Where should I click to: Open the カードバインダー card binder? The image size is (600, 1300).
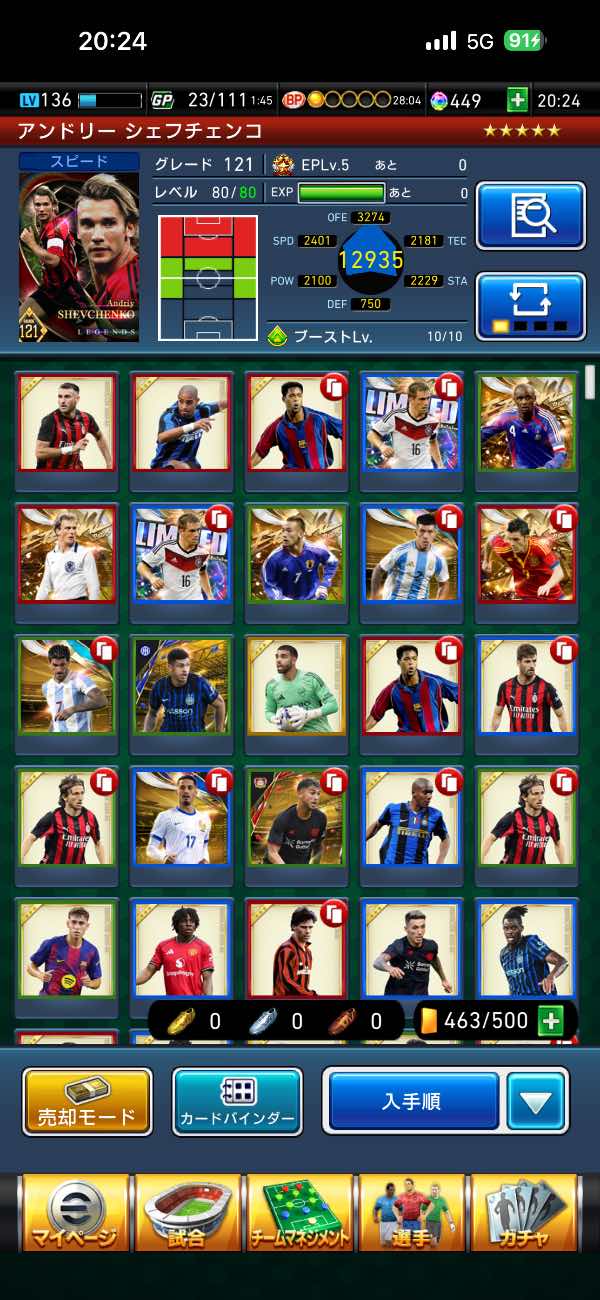[x=237, y=1101]
